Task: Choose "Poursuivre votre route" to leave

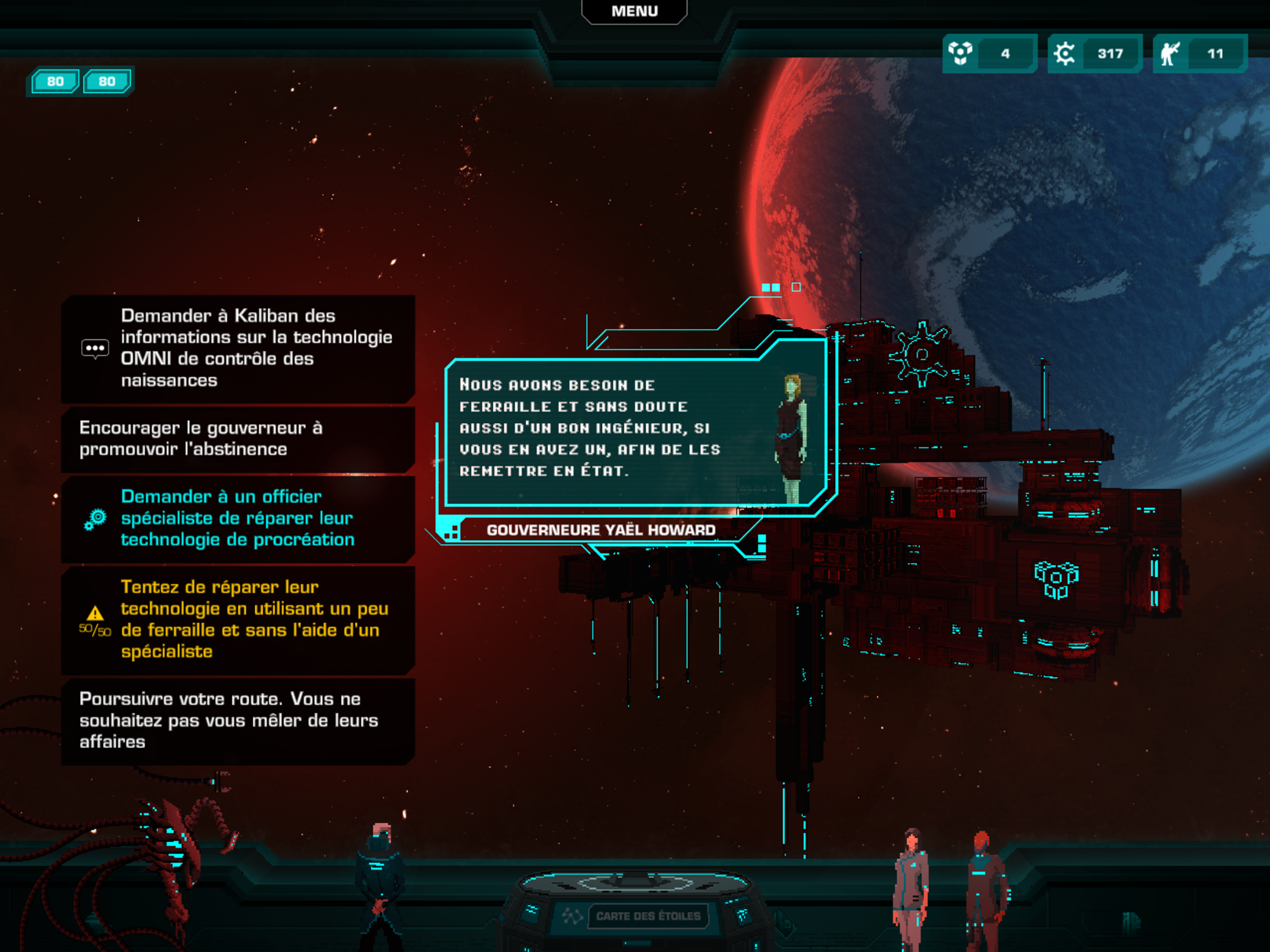Action: pyautogui.click(x=238, y=720)
